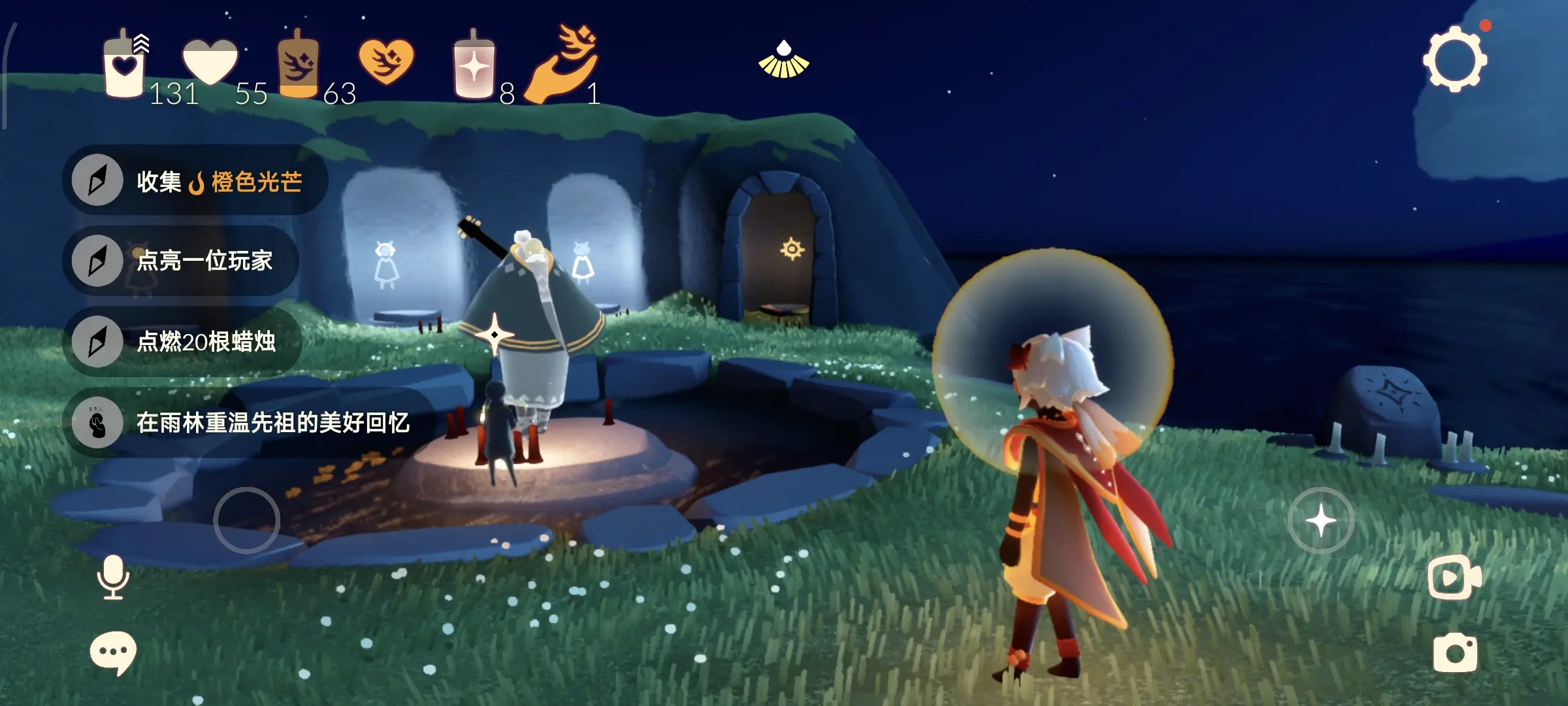Select the 在雨林重温先祖的美好回忆 quest
1568x706 pixels.
(x=248, y=423)
